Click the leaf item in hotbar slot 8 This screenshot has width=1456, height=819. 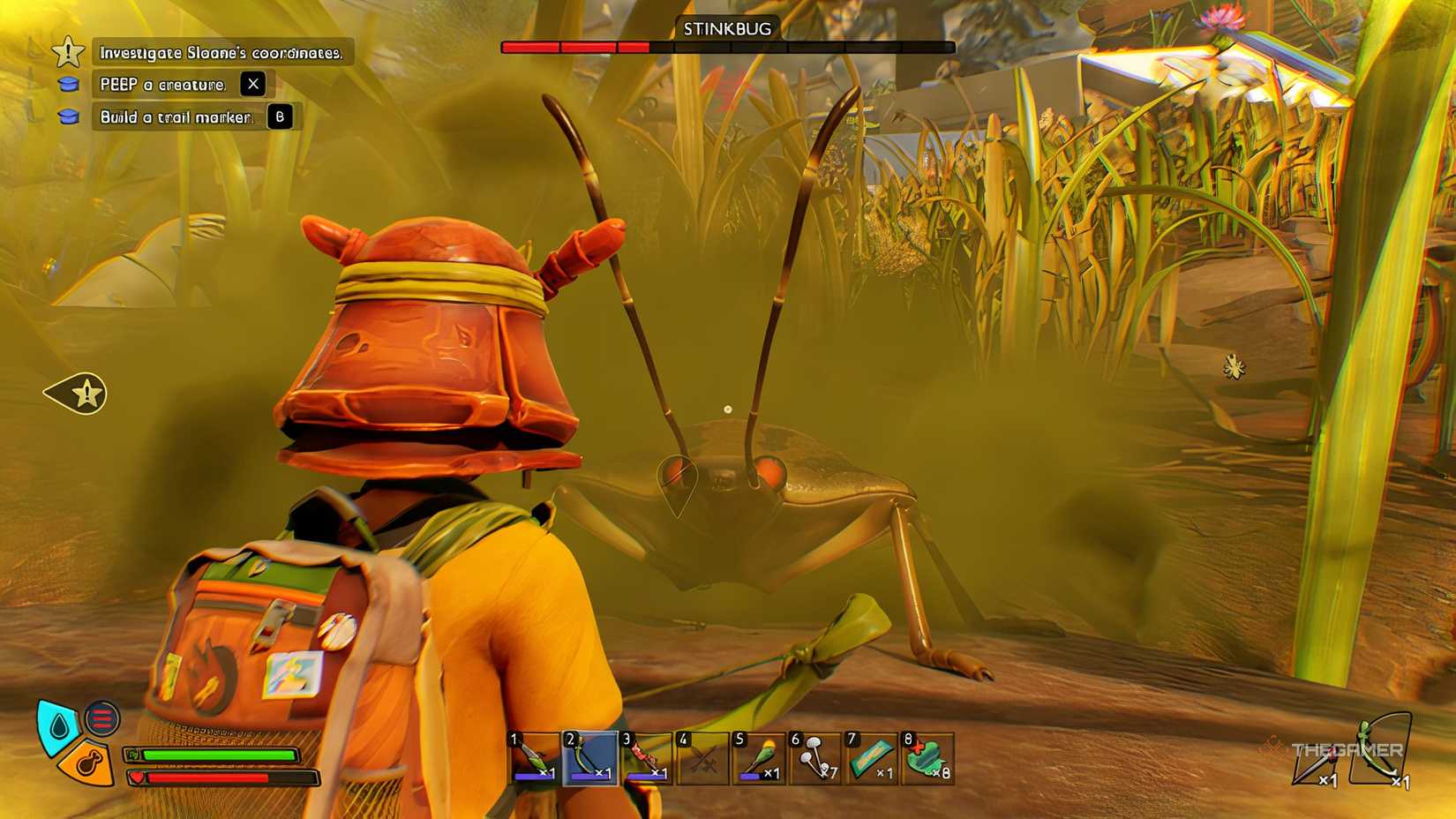click(927, 759)
